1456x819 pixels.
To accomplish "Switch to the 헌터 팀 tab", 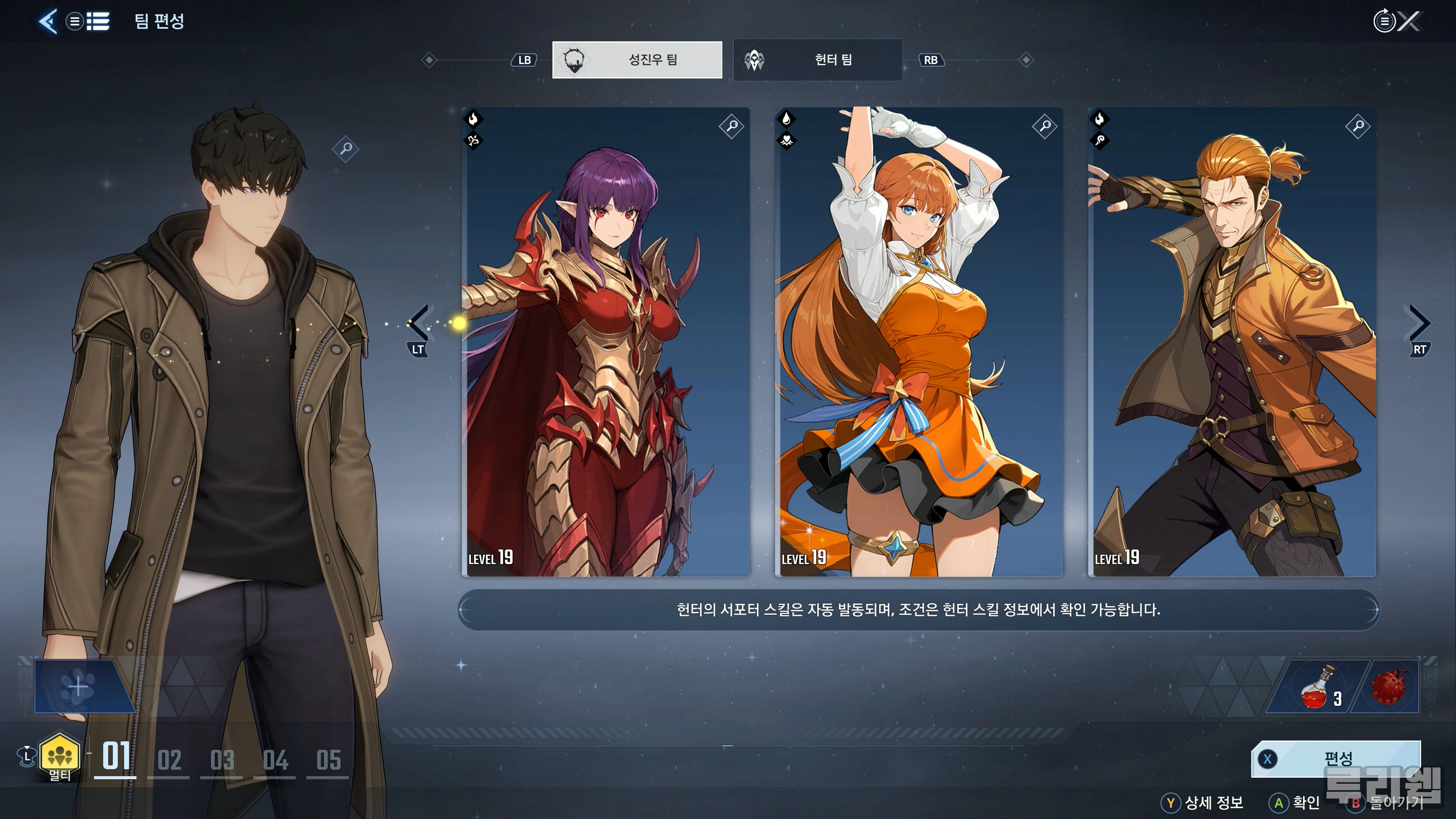I will coord(817,60).
